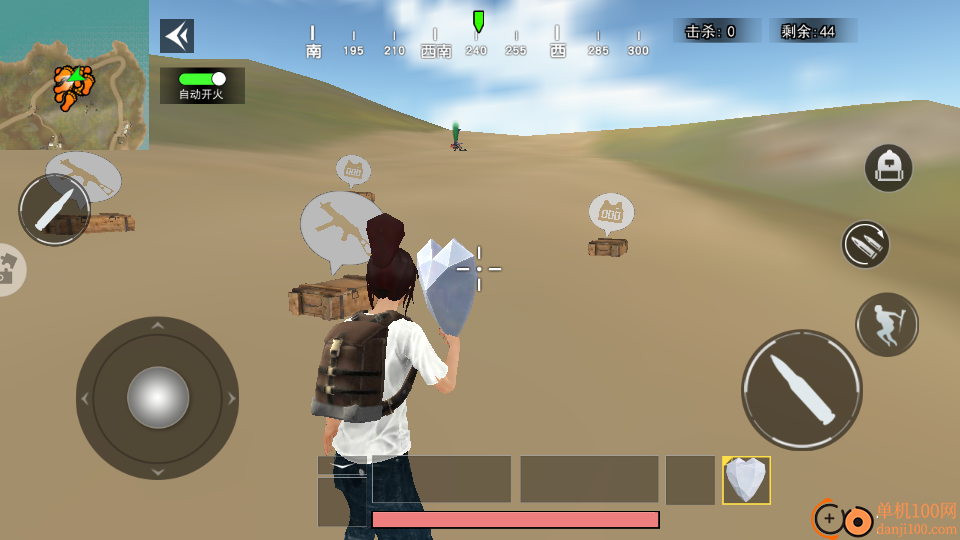Activate the jump action button

886,324
